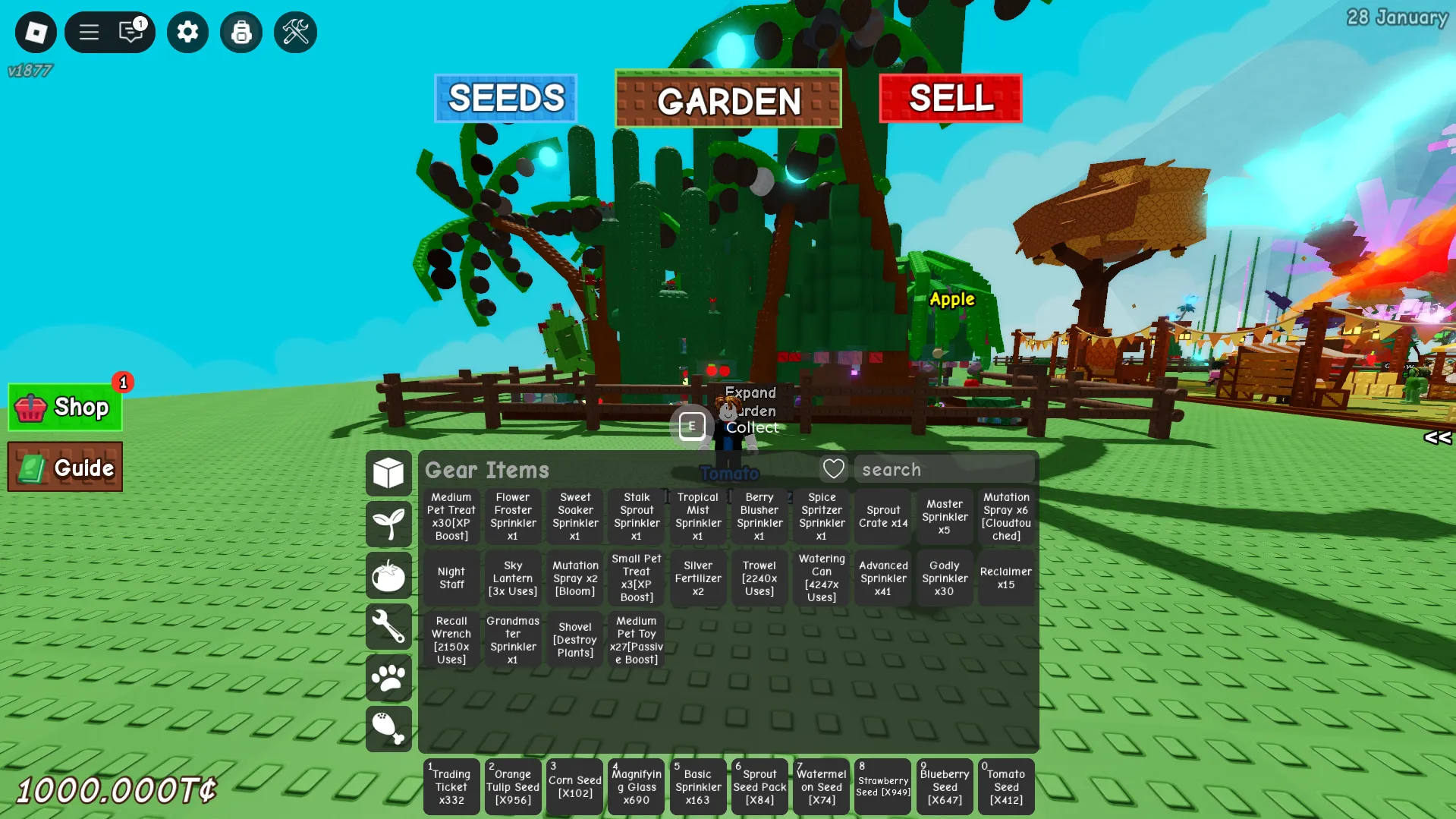
Task: Open the Guide panel
Action: click(x=64, y=466)
